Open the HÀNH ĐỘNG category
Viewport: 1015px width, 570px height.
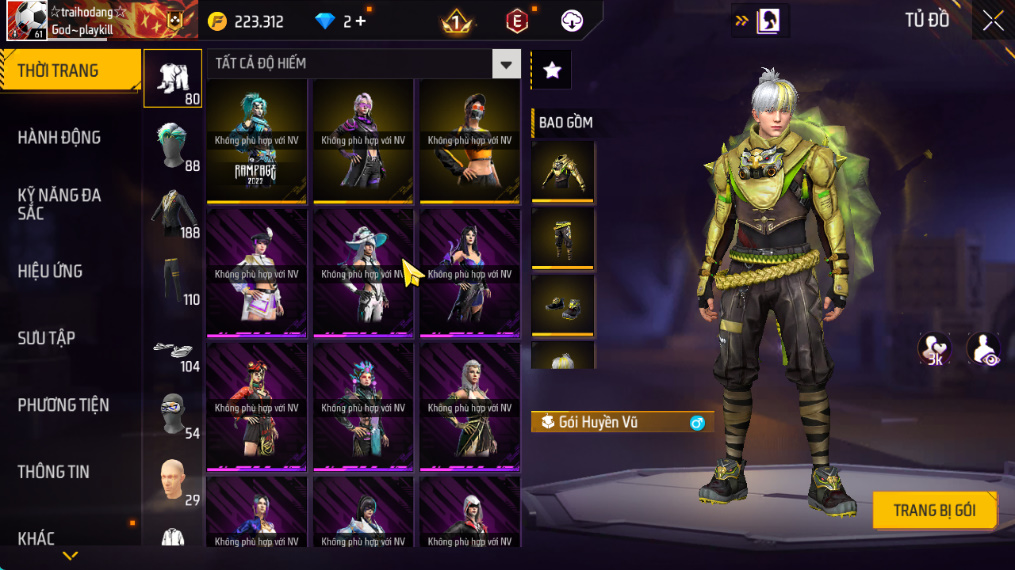pos(60,138)
